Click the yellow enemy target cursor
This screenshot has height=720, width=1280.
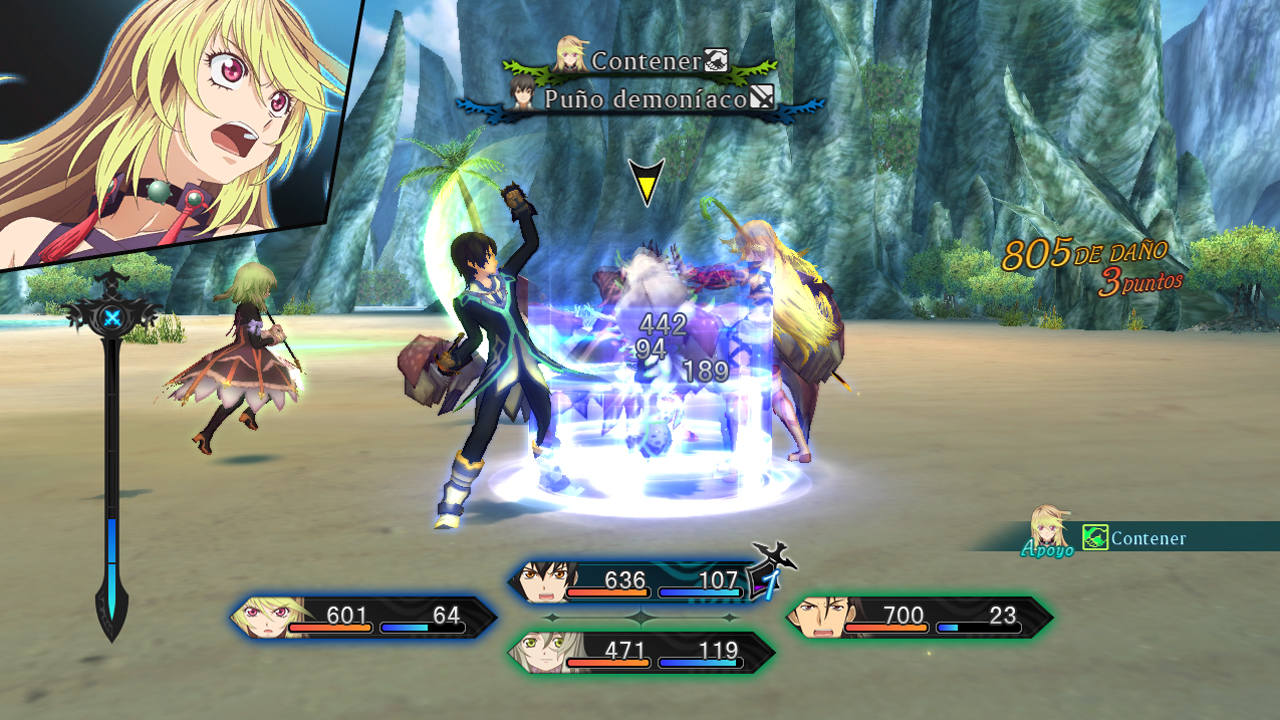646,182
